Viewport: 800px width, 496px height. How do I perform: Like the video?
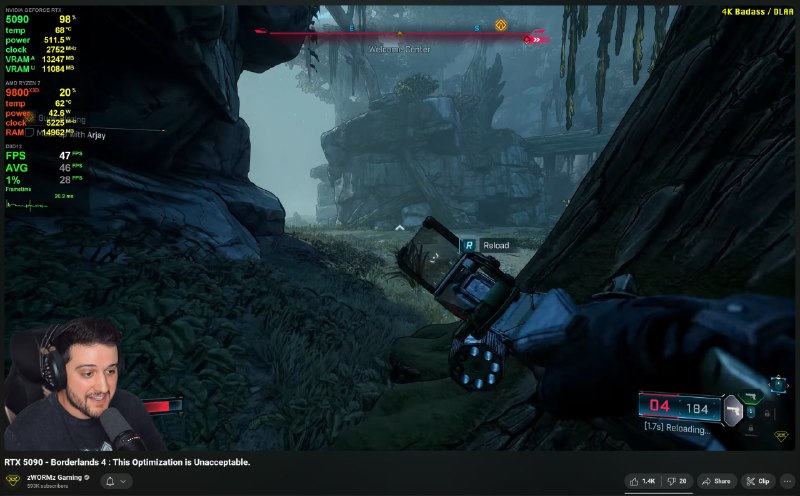point(643,481)
